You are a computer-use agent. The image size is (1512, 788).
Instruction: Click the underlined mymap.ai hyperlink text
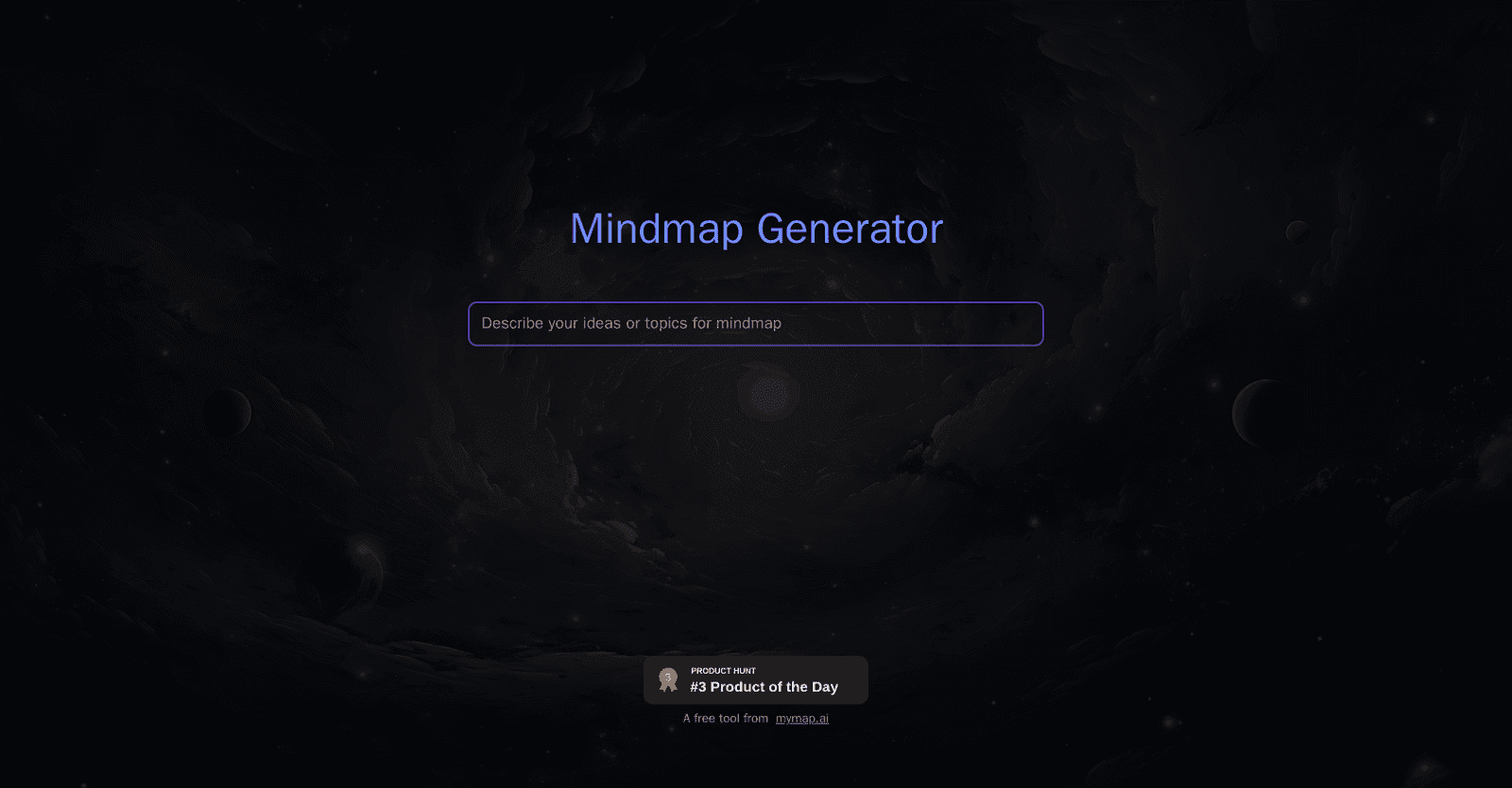pyautogui.click(x=802, y=719)
